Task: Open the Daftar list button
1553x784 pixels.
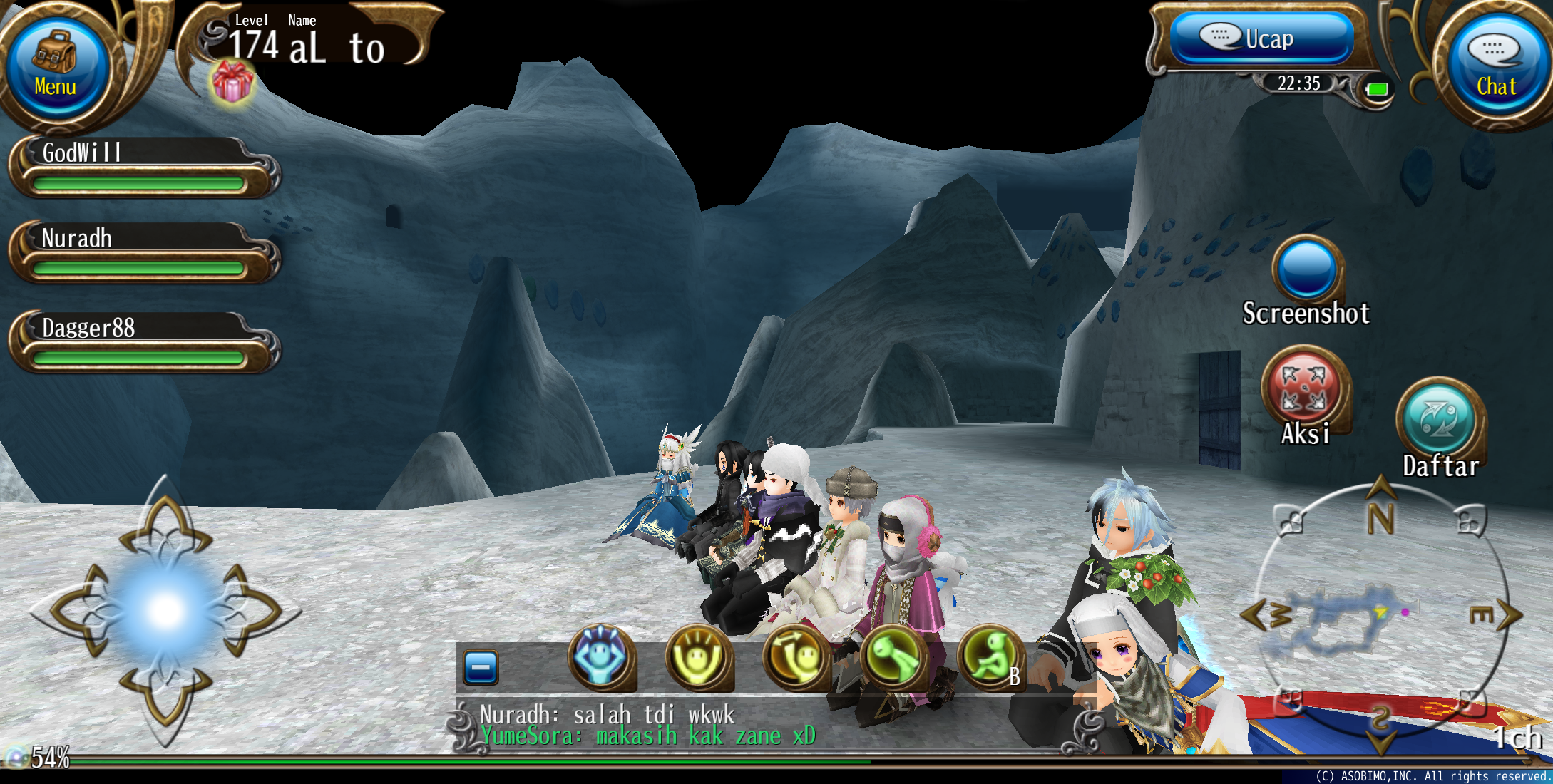Action: tap(1439, 421)
